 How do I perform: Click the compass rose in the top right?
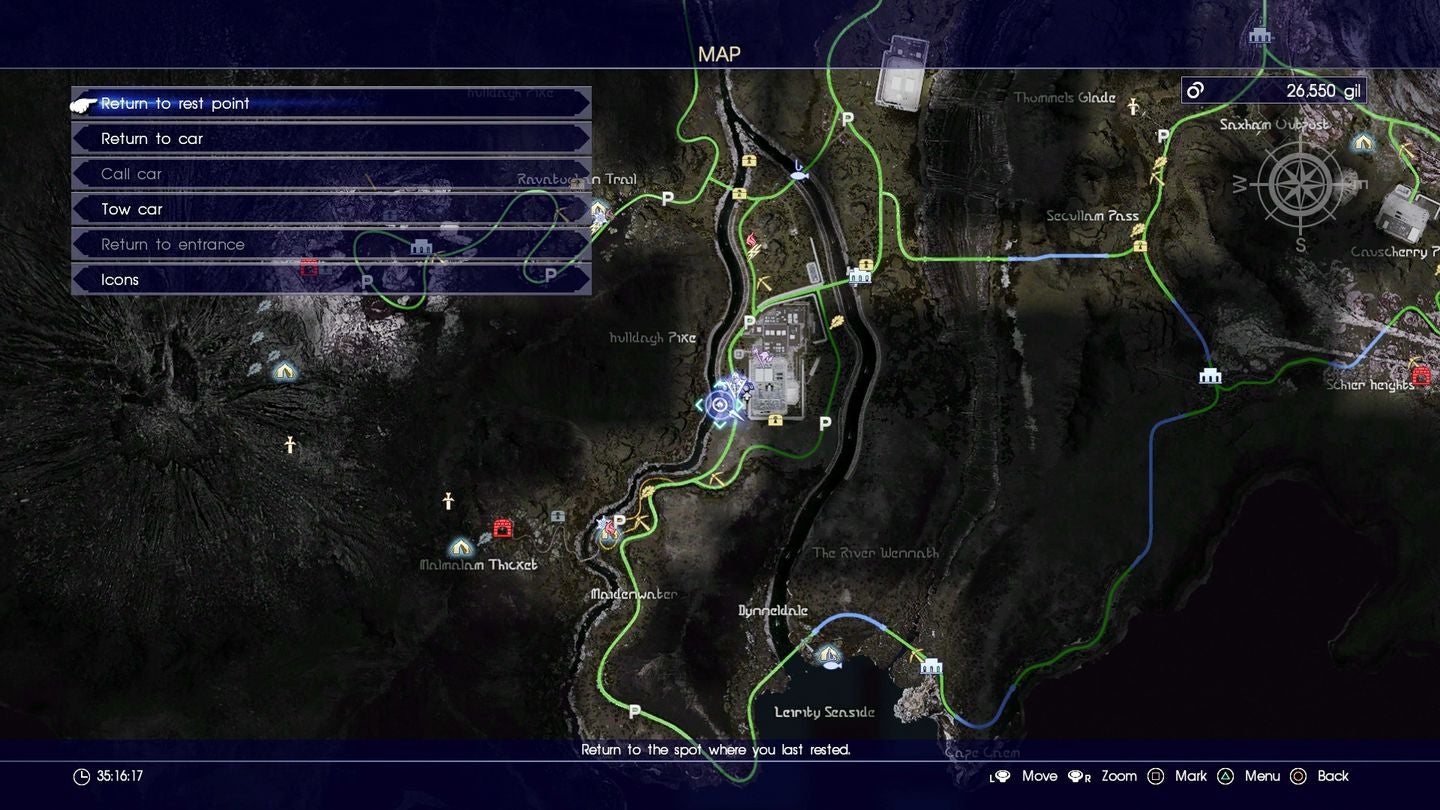pos(1300,185)
